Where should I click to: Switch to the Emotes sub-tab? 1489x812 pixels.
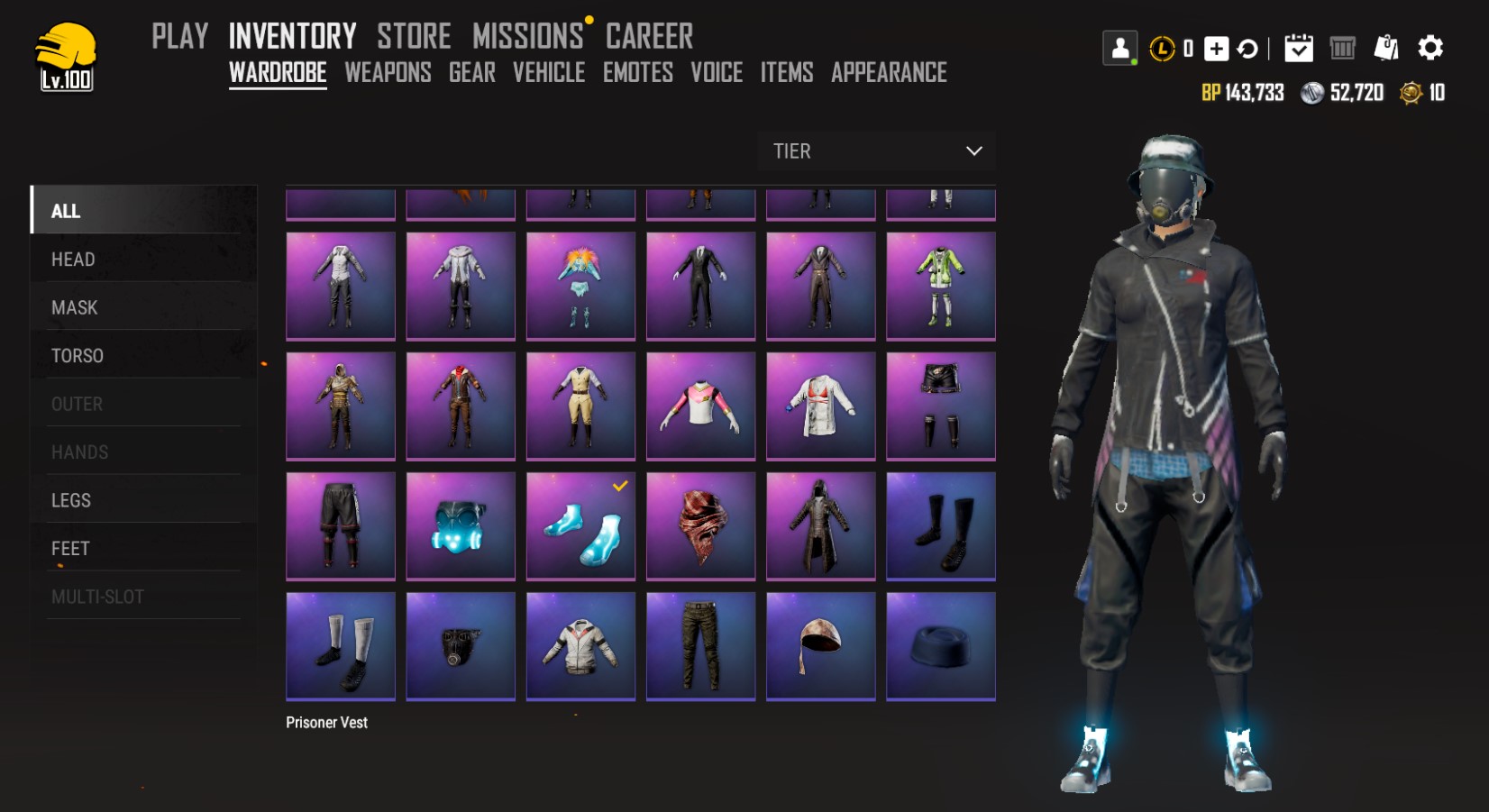tap(638, 73)
